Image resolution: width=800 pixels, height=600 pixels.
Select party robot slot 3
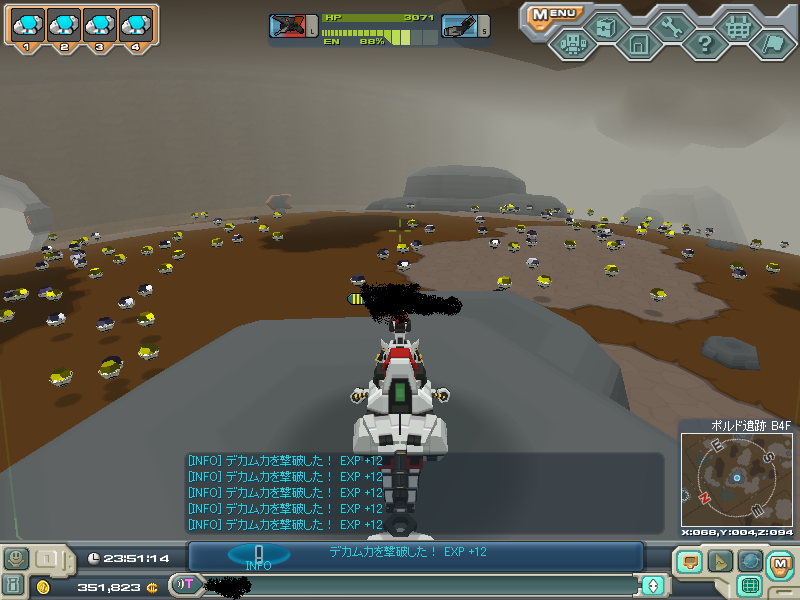point(100,27)
